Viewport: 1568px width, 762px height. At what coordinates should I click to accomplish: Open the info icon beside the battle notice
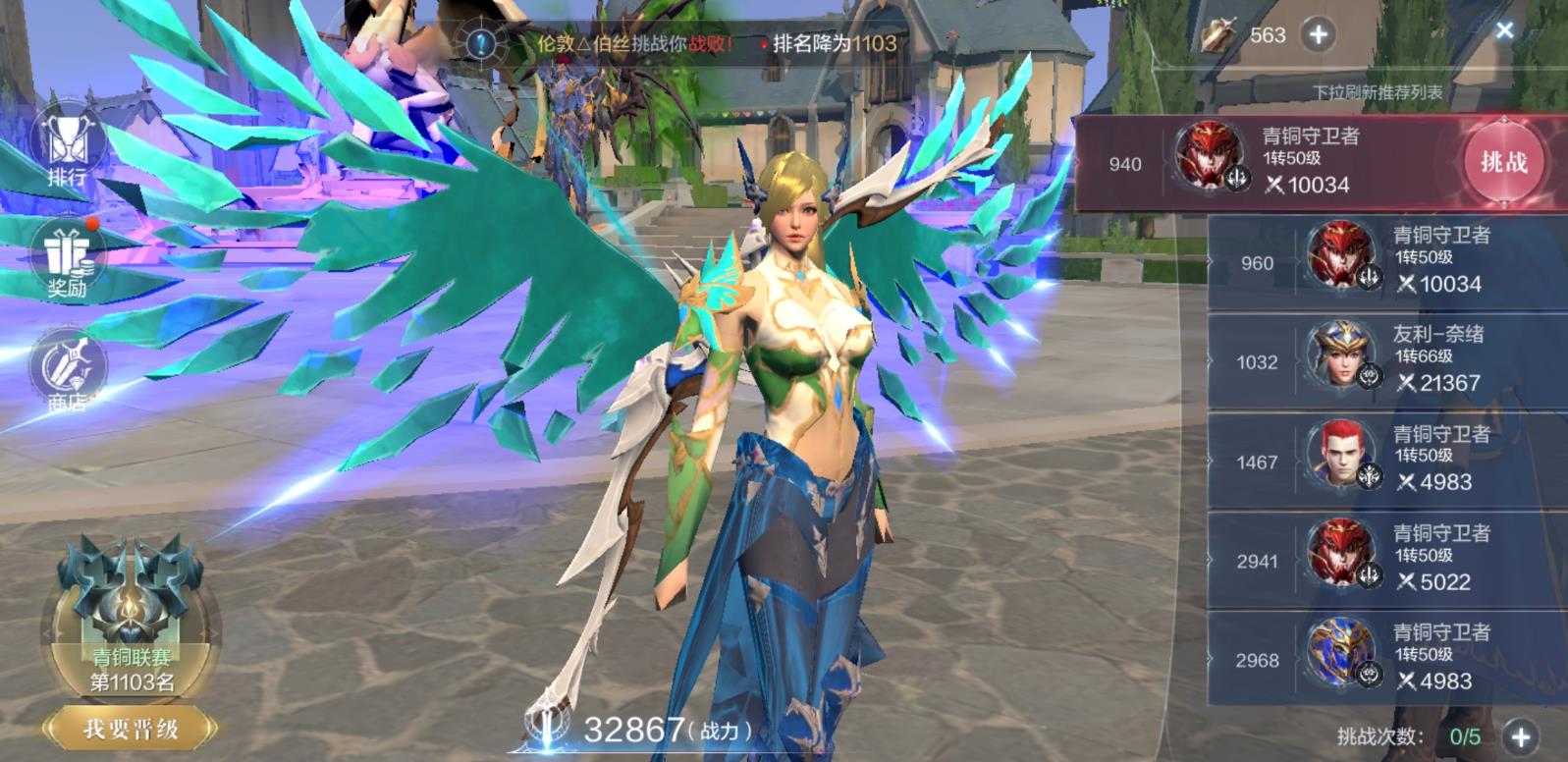(x=481, y=43)
